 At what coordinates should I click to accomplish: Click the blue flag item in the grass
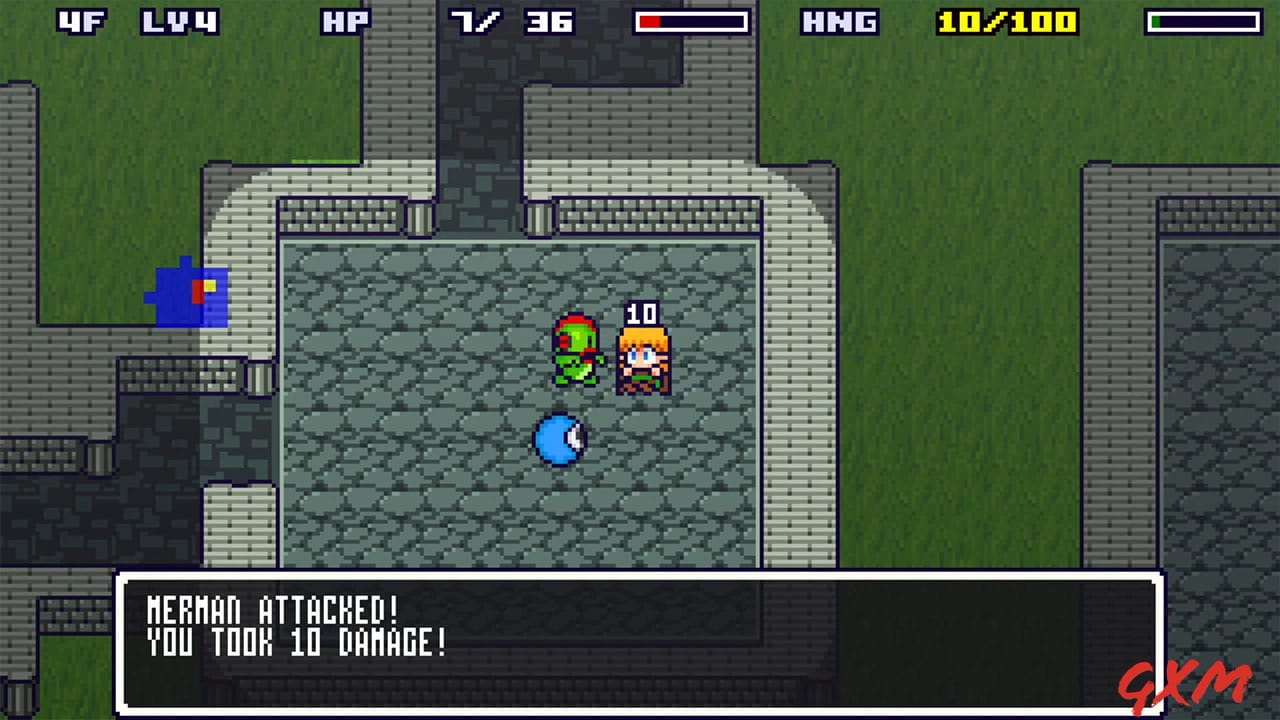(190, 295)
